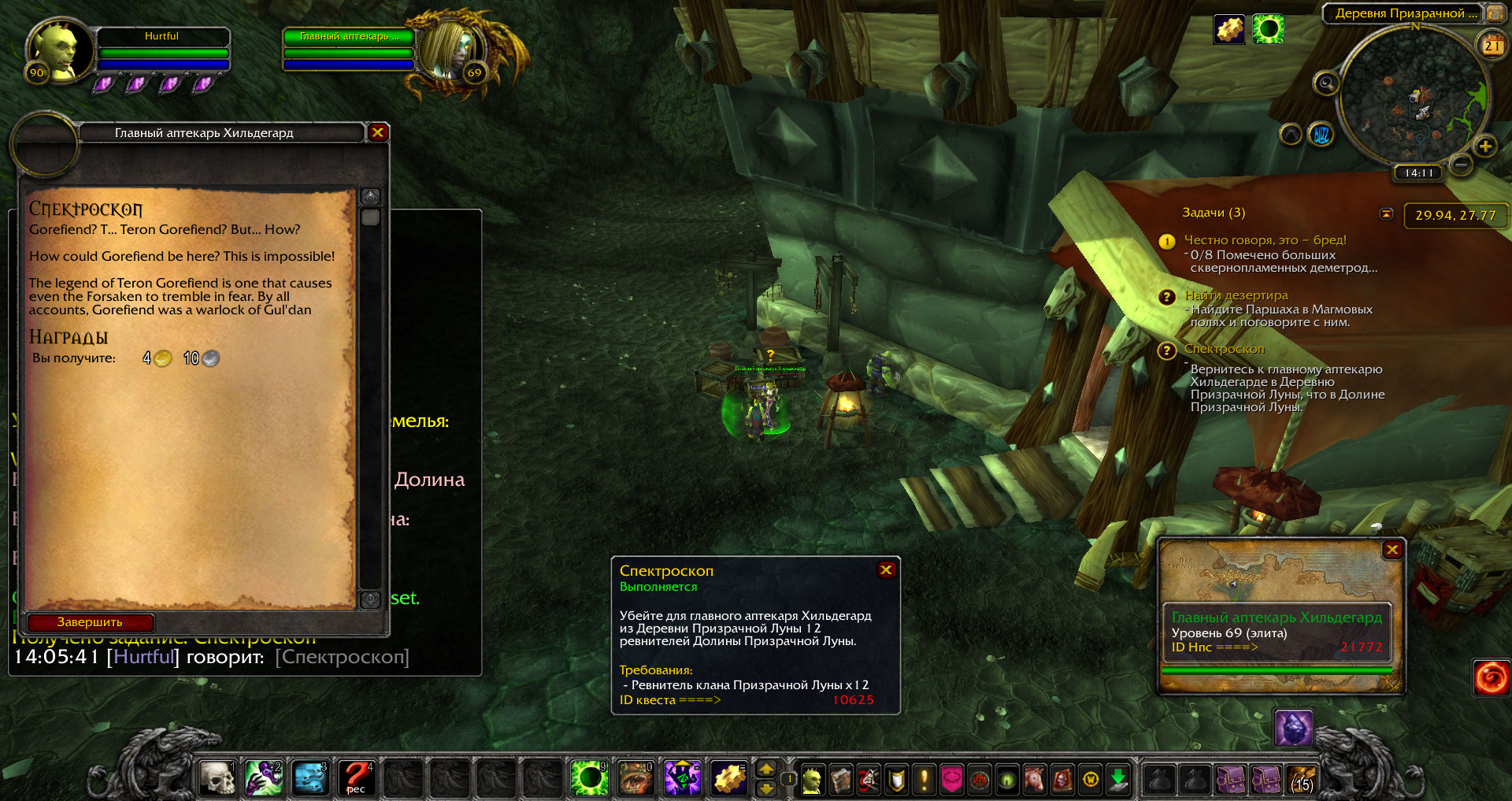Activate the green eclipse ability in slot 9
The image size is (1512, 801).
(589, 778)
